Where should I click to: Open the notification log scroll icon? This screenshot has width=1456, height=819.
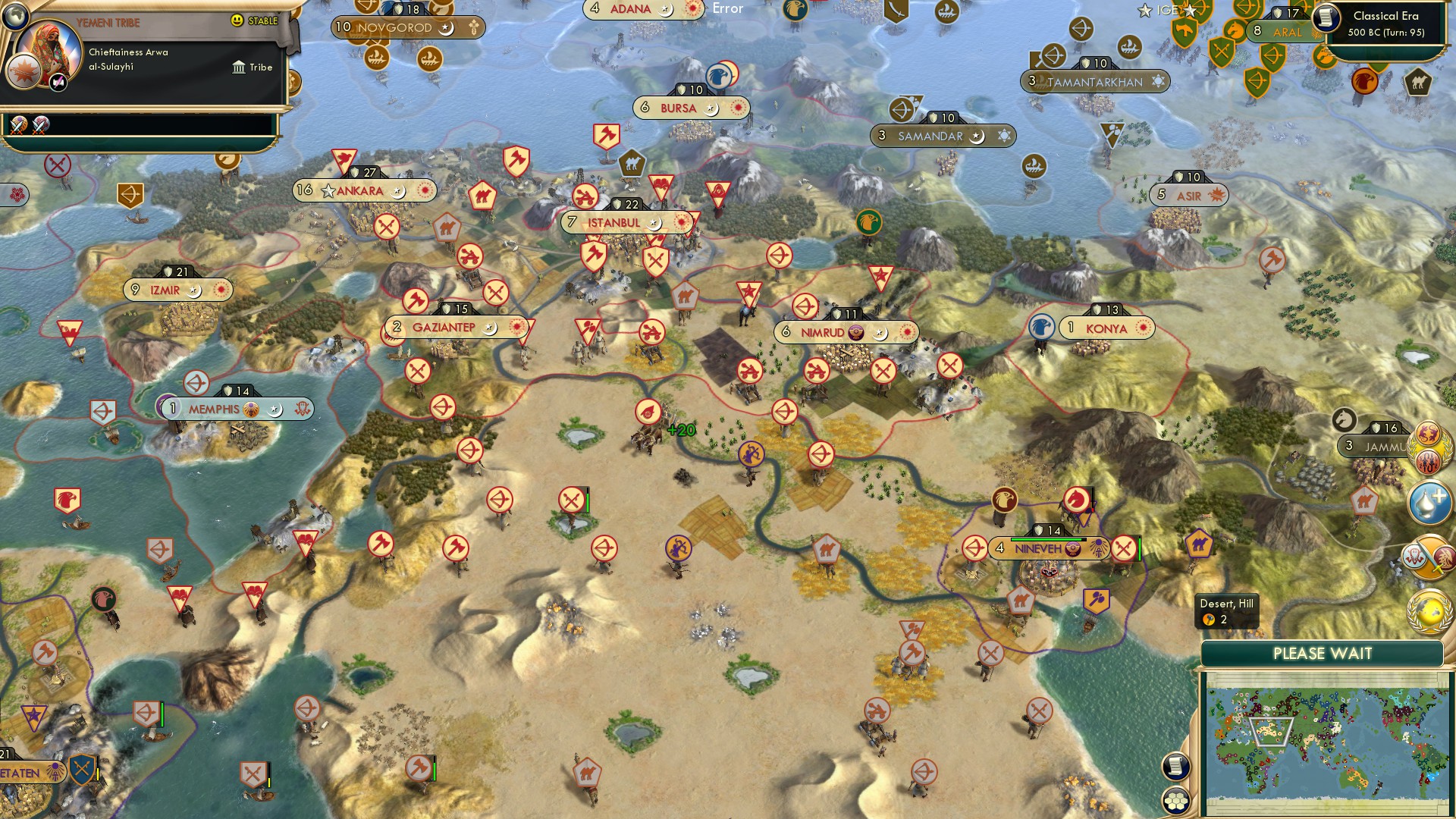[x=1175, y=766]
